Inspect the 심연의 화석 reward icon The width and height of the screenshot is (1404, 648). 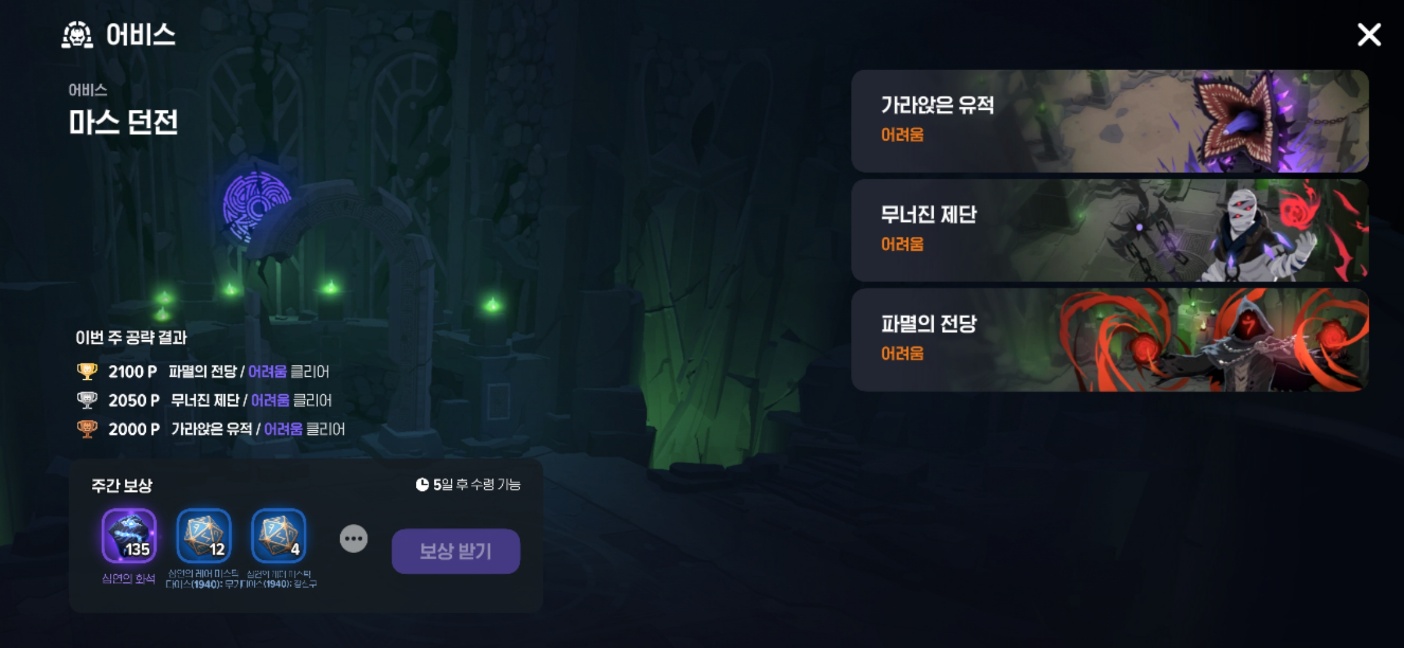(129, 536)
